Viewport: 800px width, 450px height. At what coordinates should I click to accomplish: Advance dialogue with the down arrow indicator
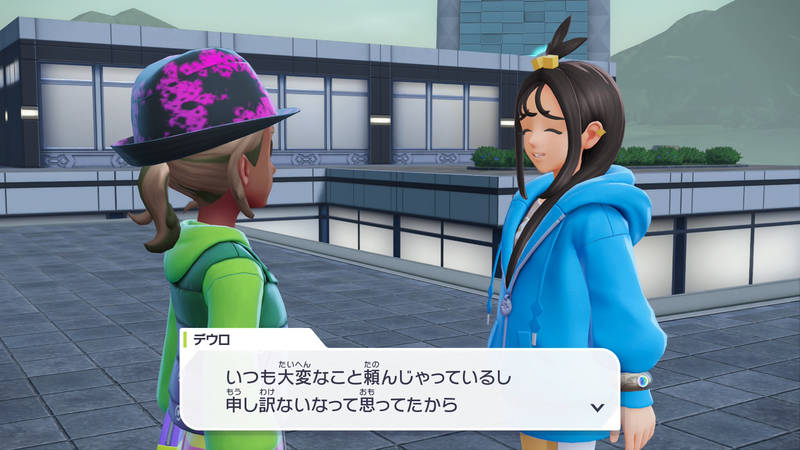(597, 407)
